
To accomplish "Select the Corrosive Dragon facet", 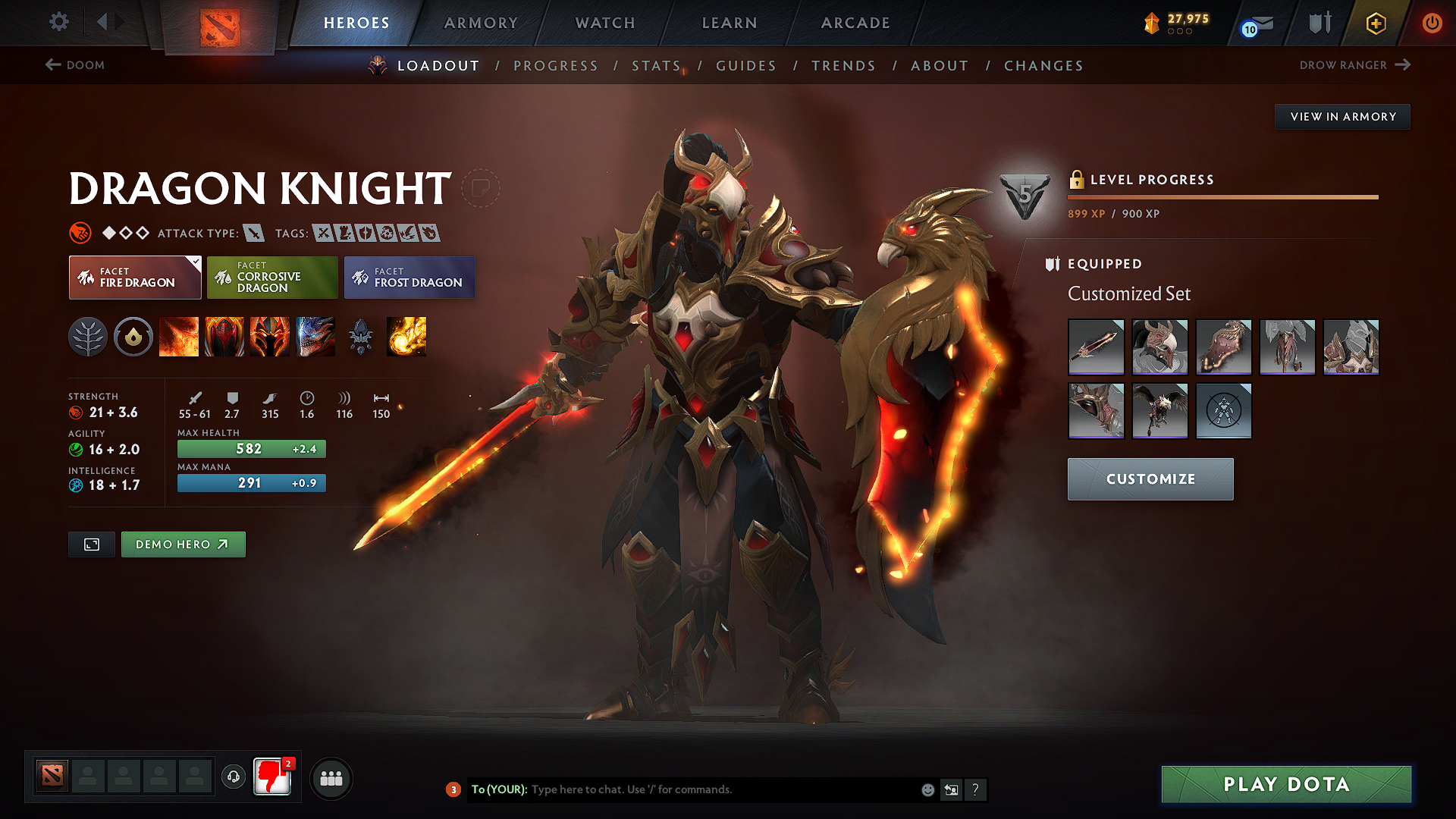I will tap(271, 278).
